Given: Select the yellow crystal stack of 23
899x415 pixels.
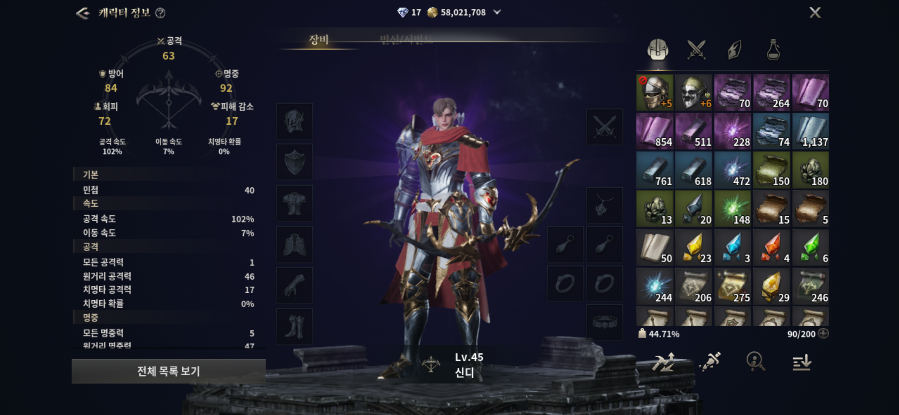Looking at the screenshot, I should click(693, 247).
